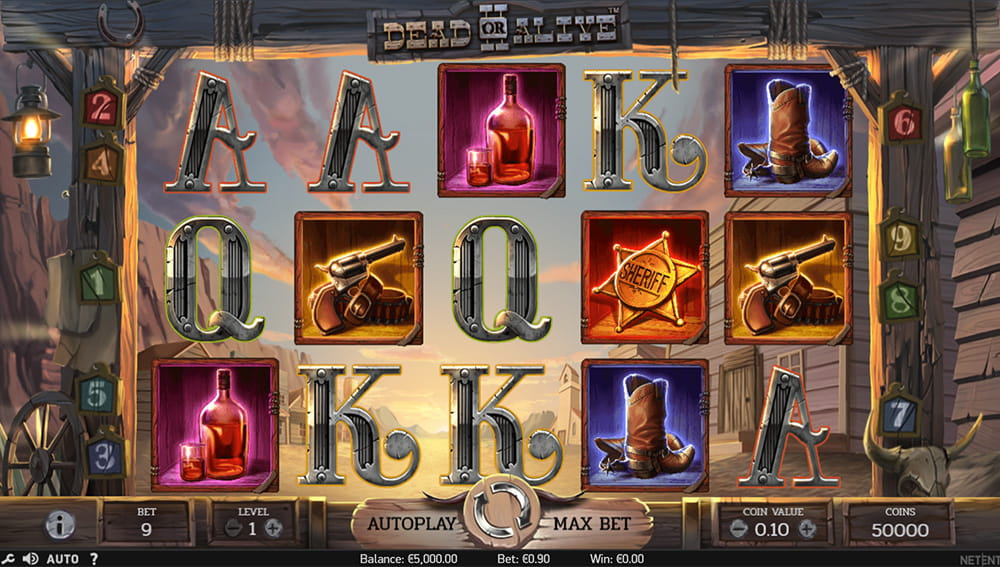Click the payline 5 marker
Screen dimensions: 1000x567
coord(100,395)
